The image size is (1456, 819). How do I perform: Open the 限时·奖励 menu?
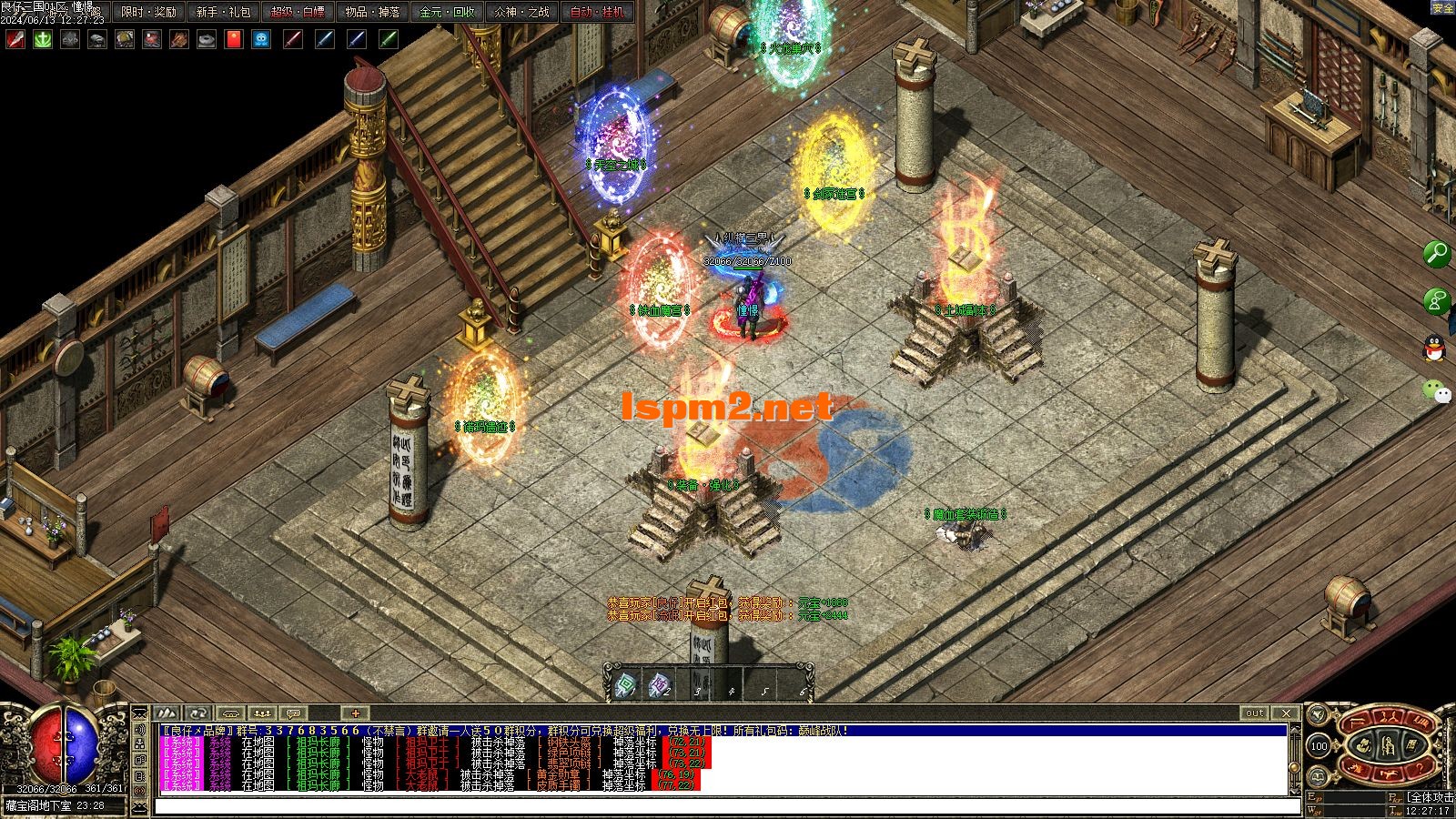149,12
